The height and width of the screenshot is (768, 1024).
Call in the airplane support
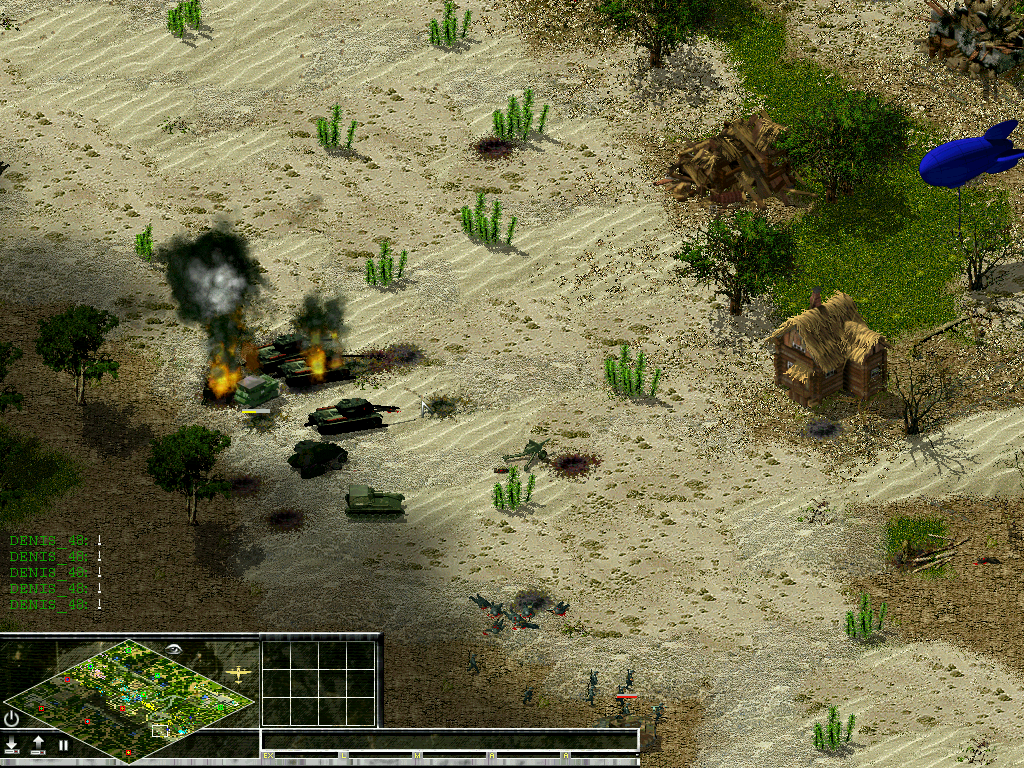(x=238, y=673)
